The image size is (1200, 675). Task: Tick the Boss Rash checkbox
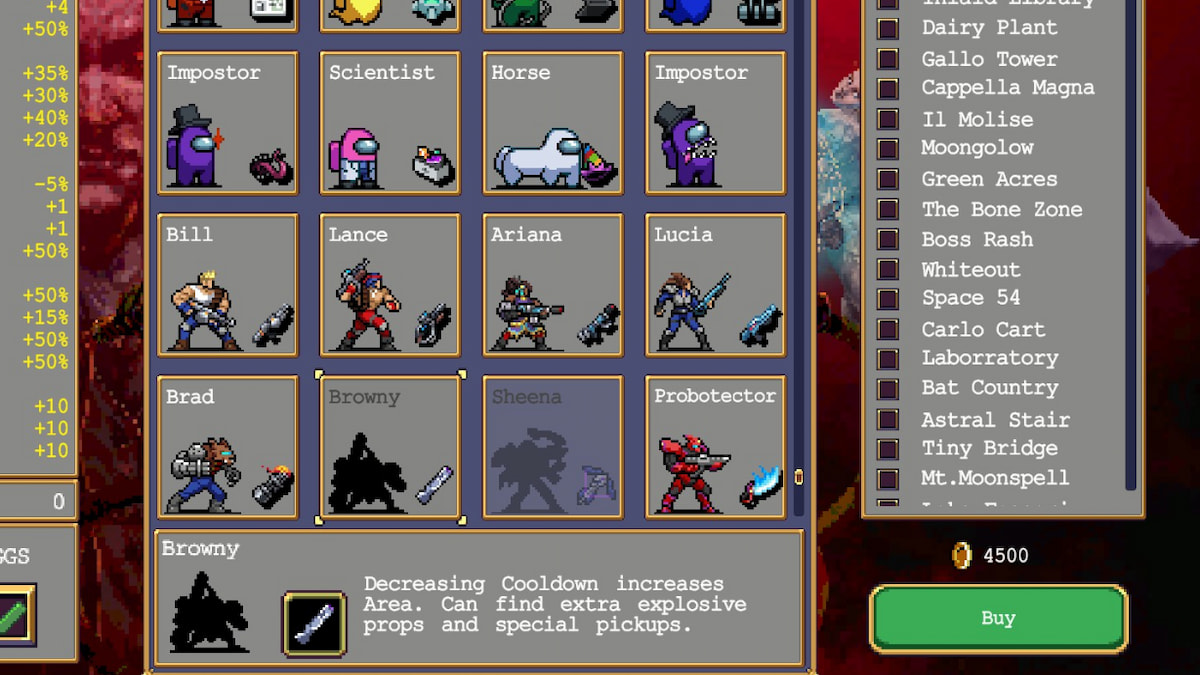pos(888,239)
